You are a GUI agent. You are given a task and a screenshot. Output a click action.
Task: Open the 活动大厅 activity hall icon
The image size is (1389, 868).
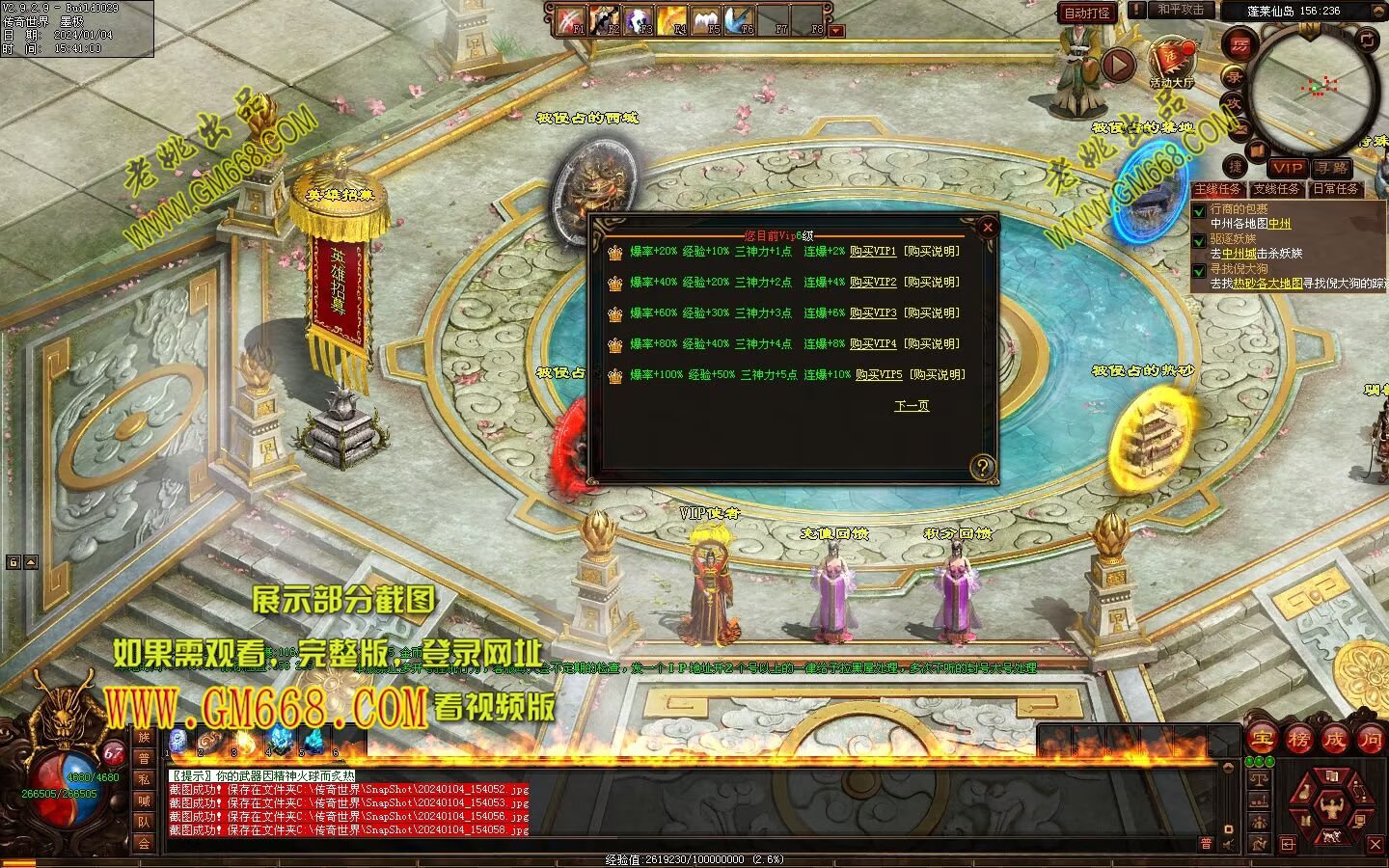[x=1171, y=60]
